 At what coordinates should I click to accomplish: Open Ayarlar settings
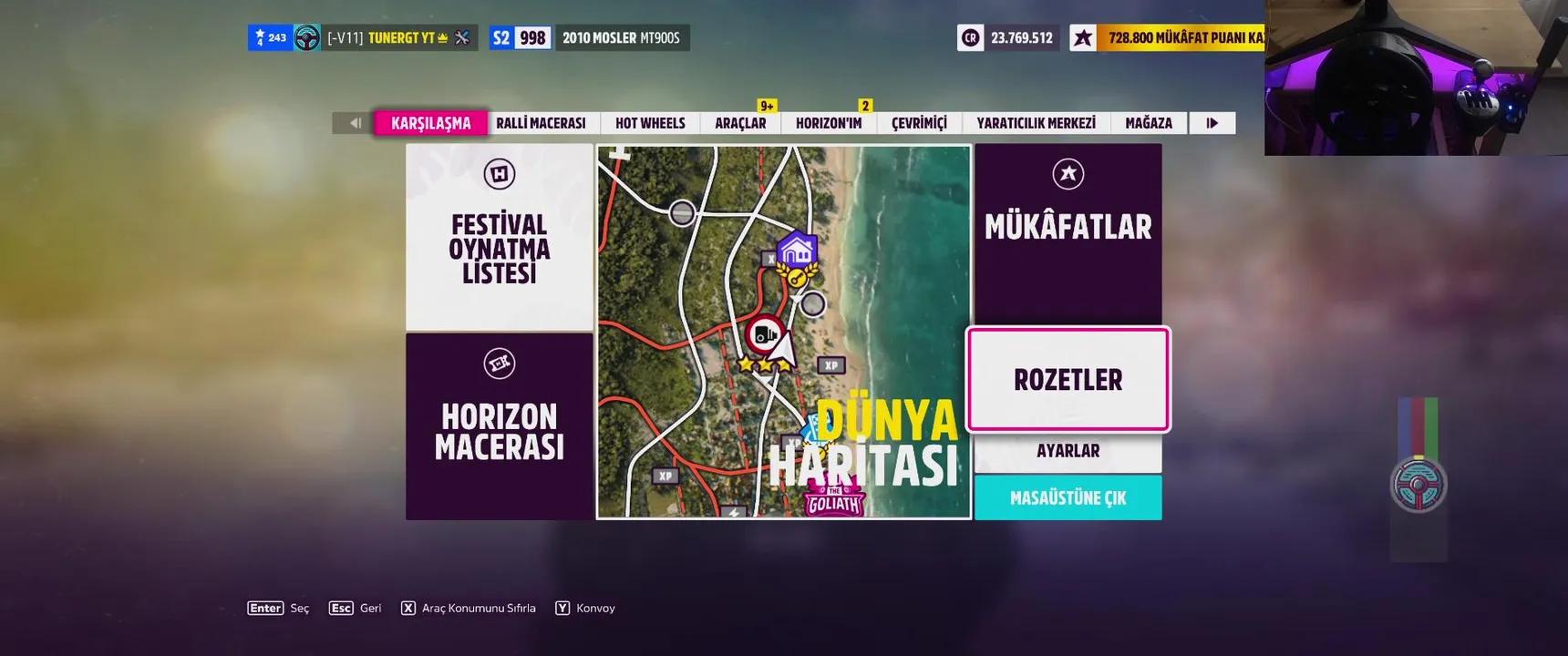1068,452
